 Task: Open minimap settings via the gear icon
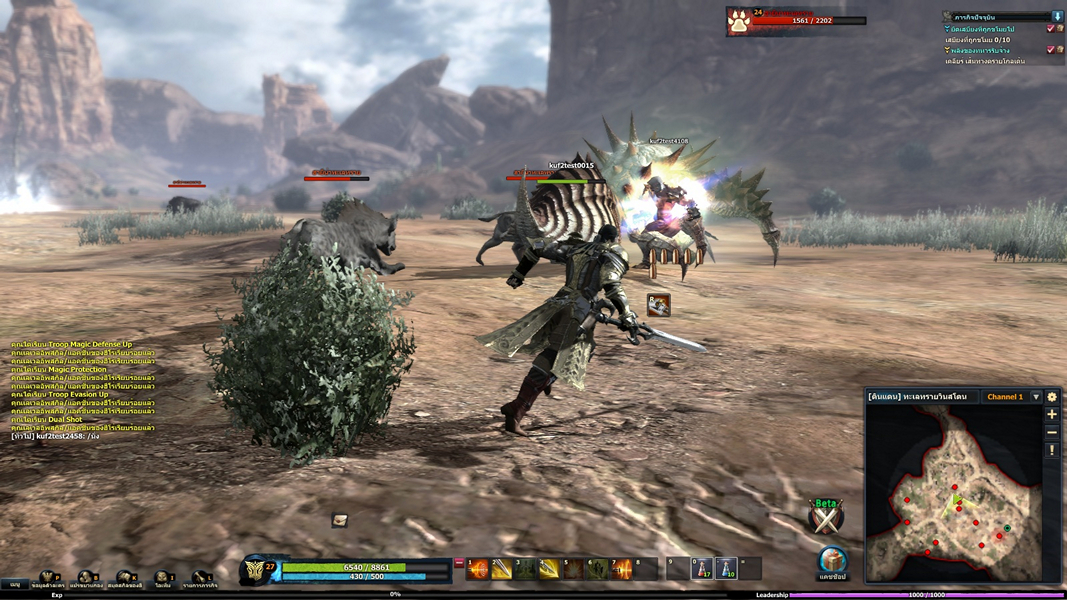point(1052,397)
